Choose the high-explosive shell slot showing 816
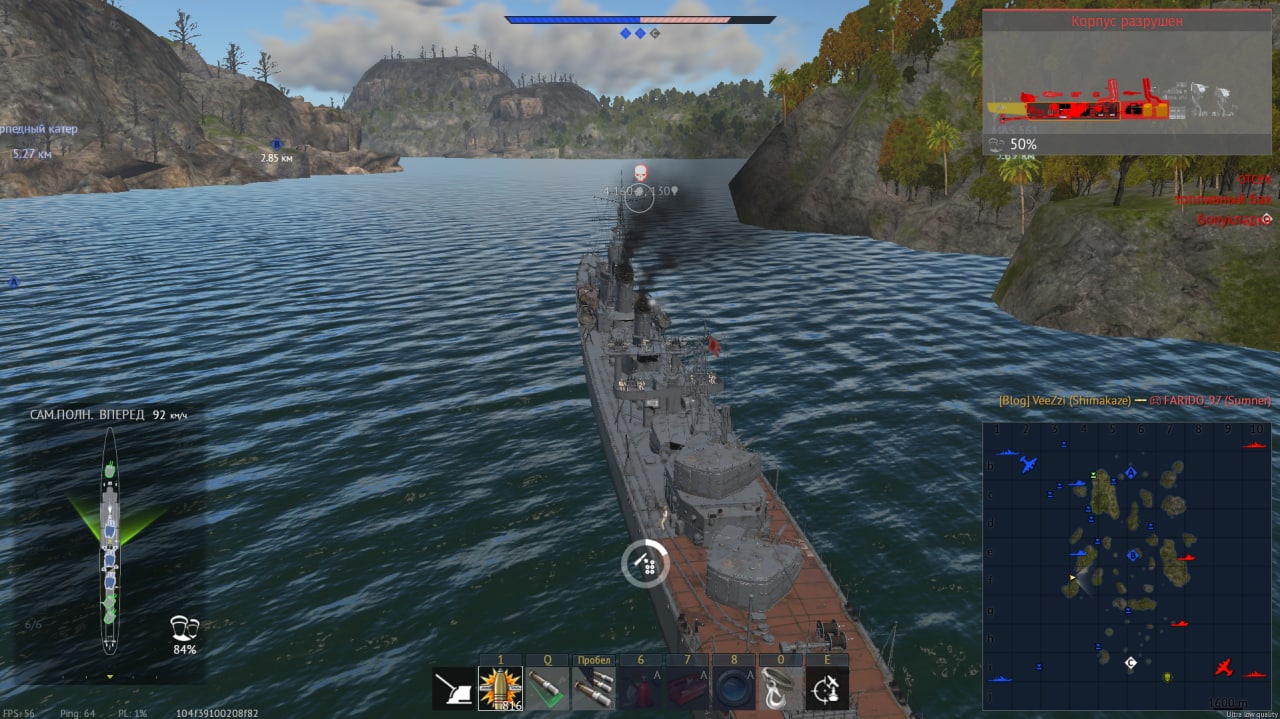The width and height of the screenshot is (1280, 719). click(x=500, y=689)
